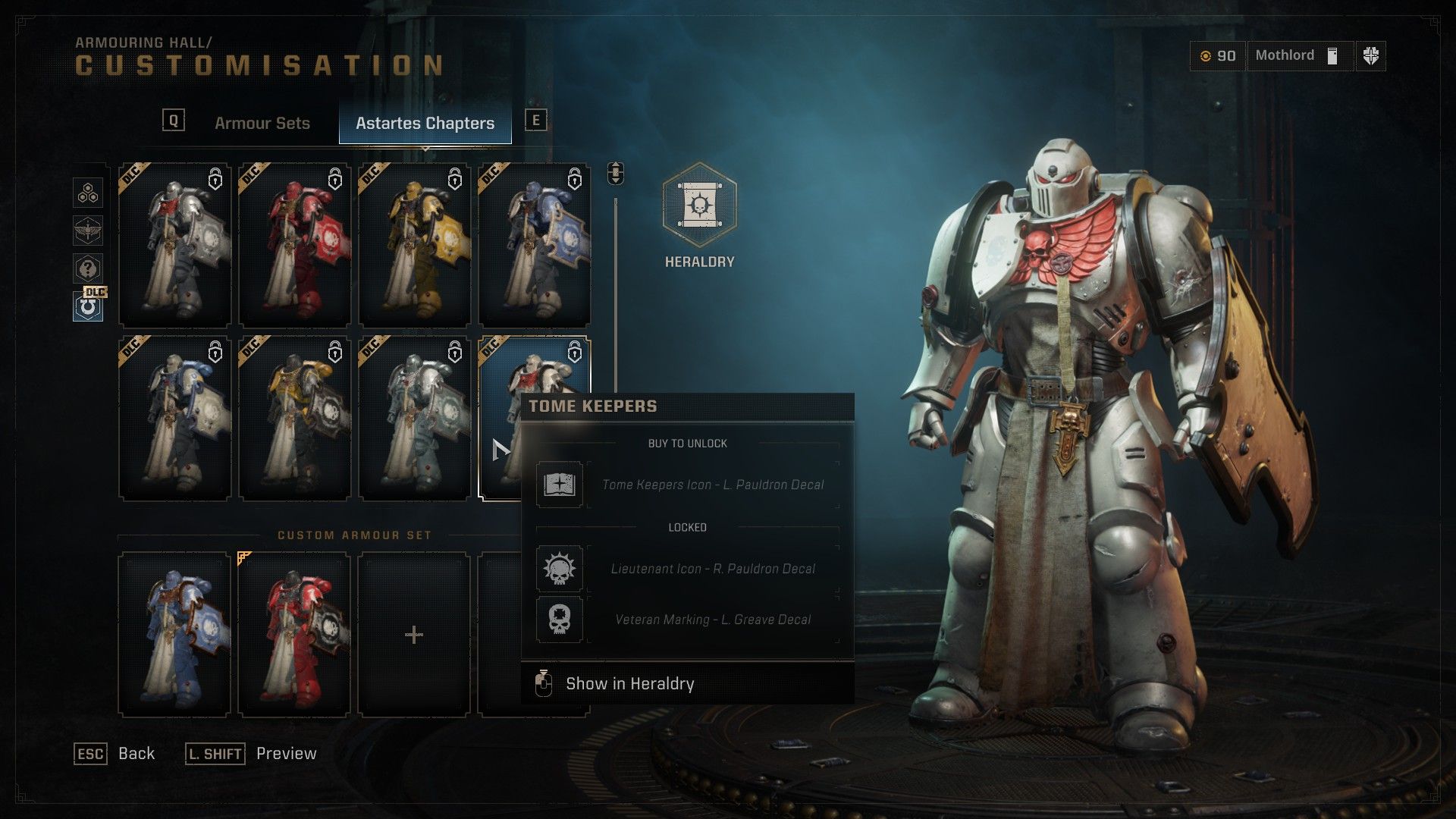
Task: Add a new custom armour set
Action: [x=414, y=634]
